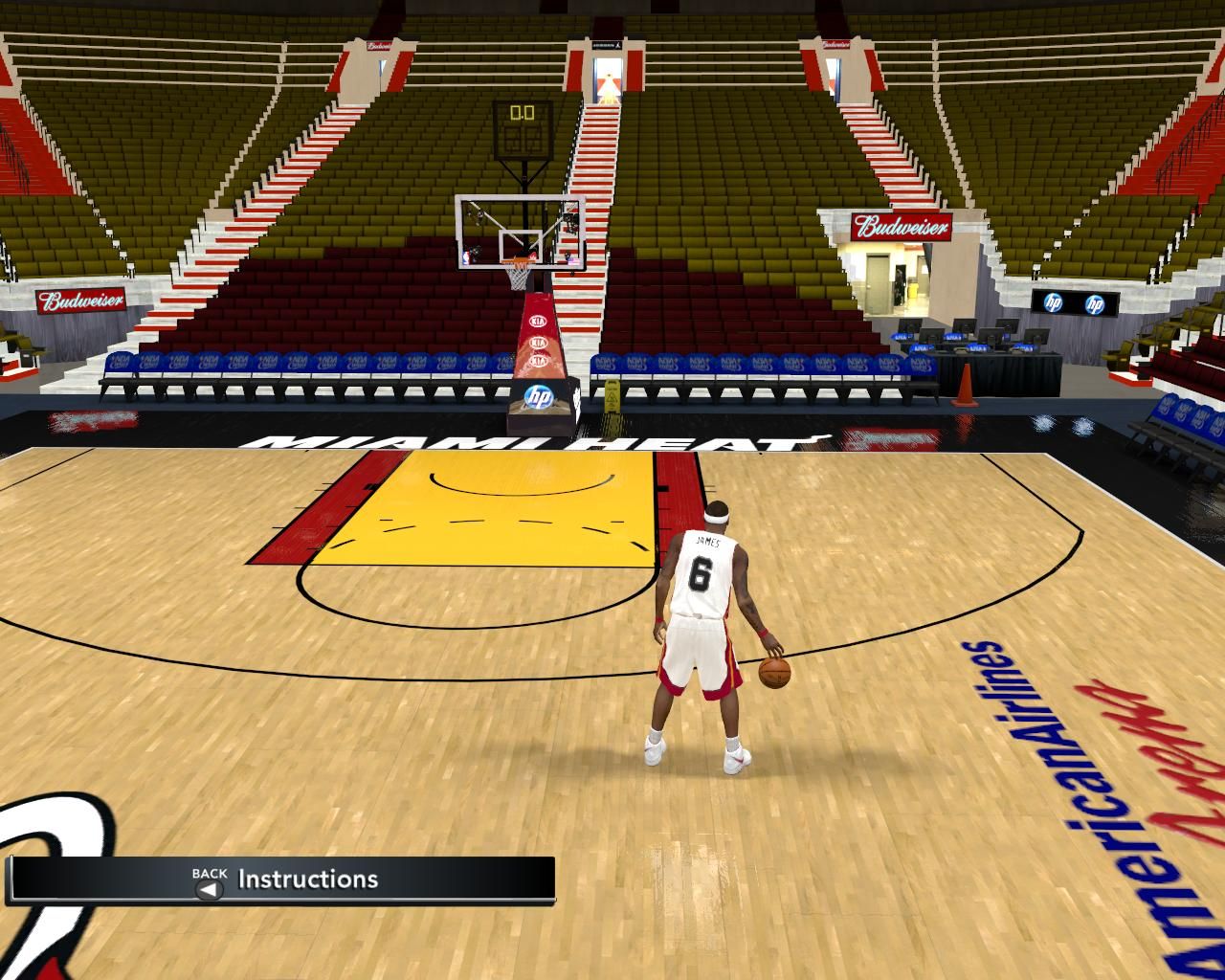Open the Instructions menu bar
This screenshot has width=1225, height=980.
(307, 880)
